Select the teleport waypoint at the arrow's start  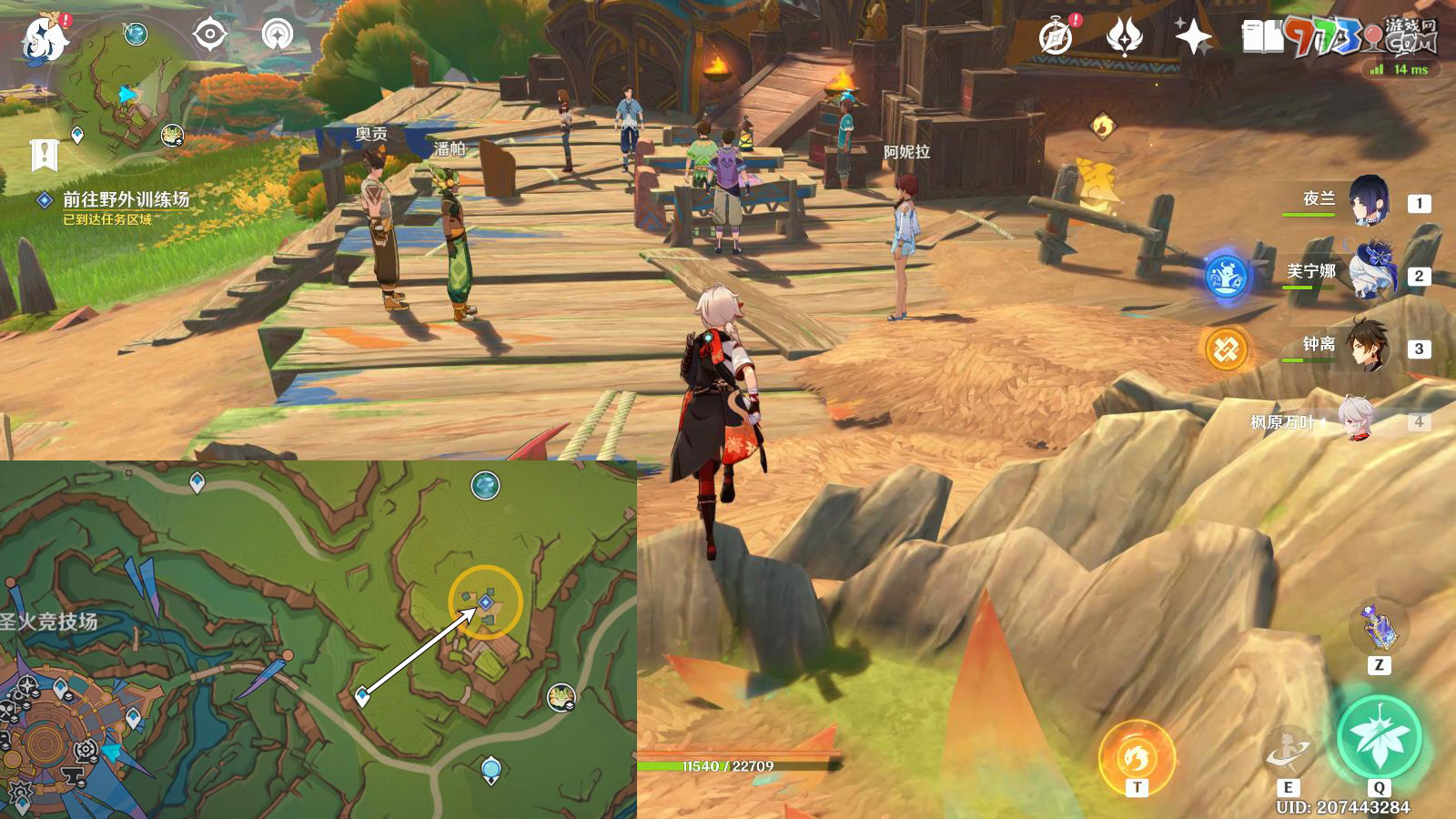point(362,697)
